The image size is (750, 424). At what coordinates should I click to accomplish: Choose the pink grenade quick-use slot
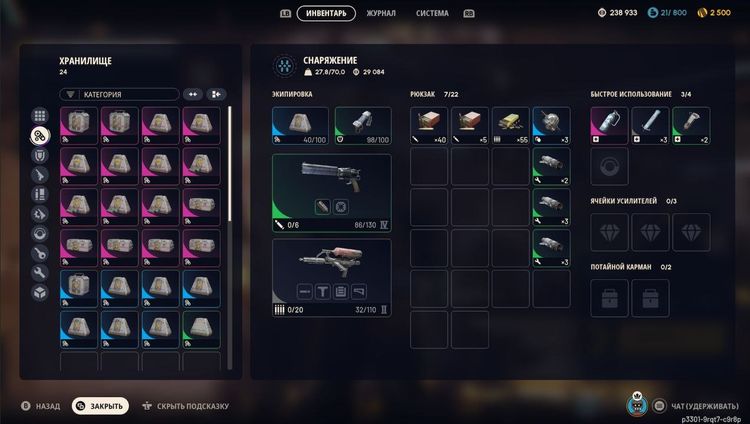pyautogui.click(x=609, y=125)
